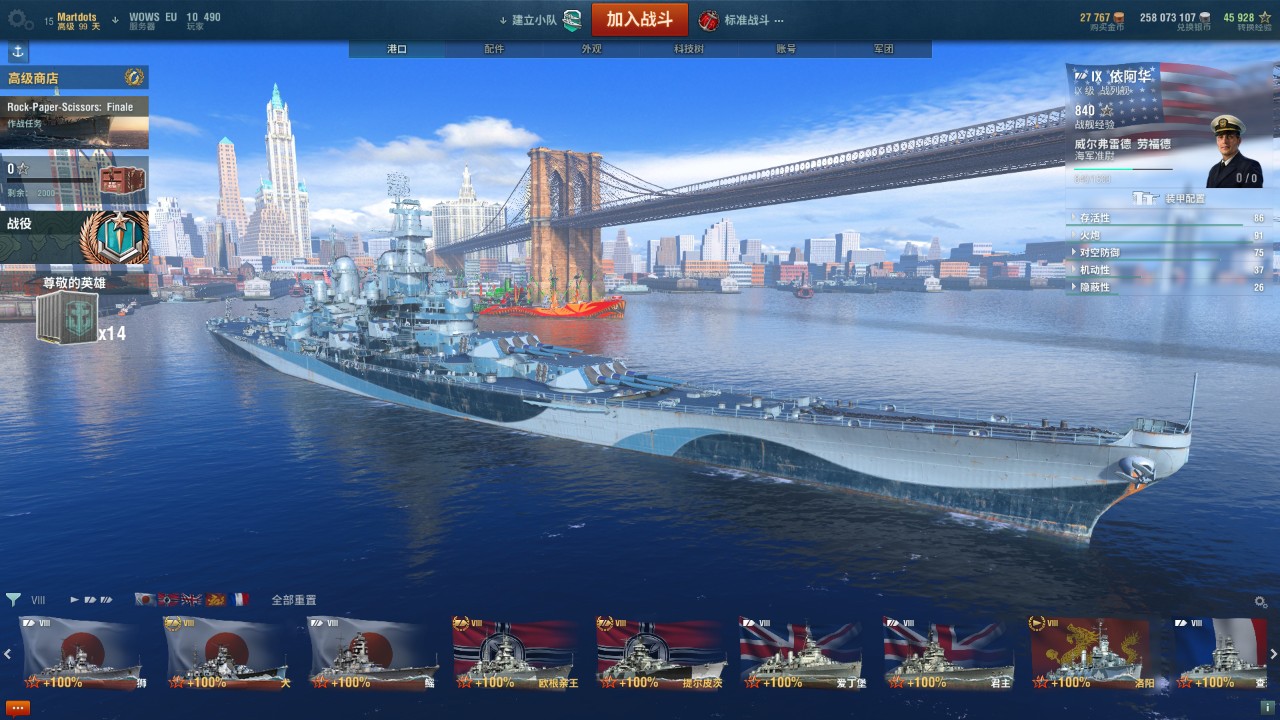This screenshot has height=720, width=1280.
Task: Open Rock-Paper-Scissors: Finale combat mission
Action: 74,122
